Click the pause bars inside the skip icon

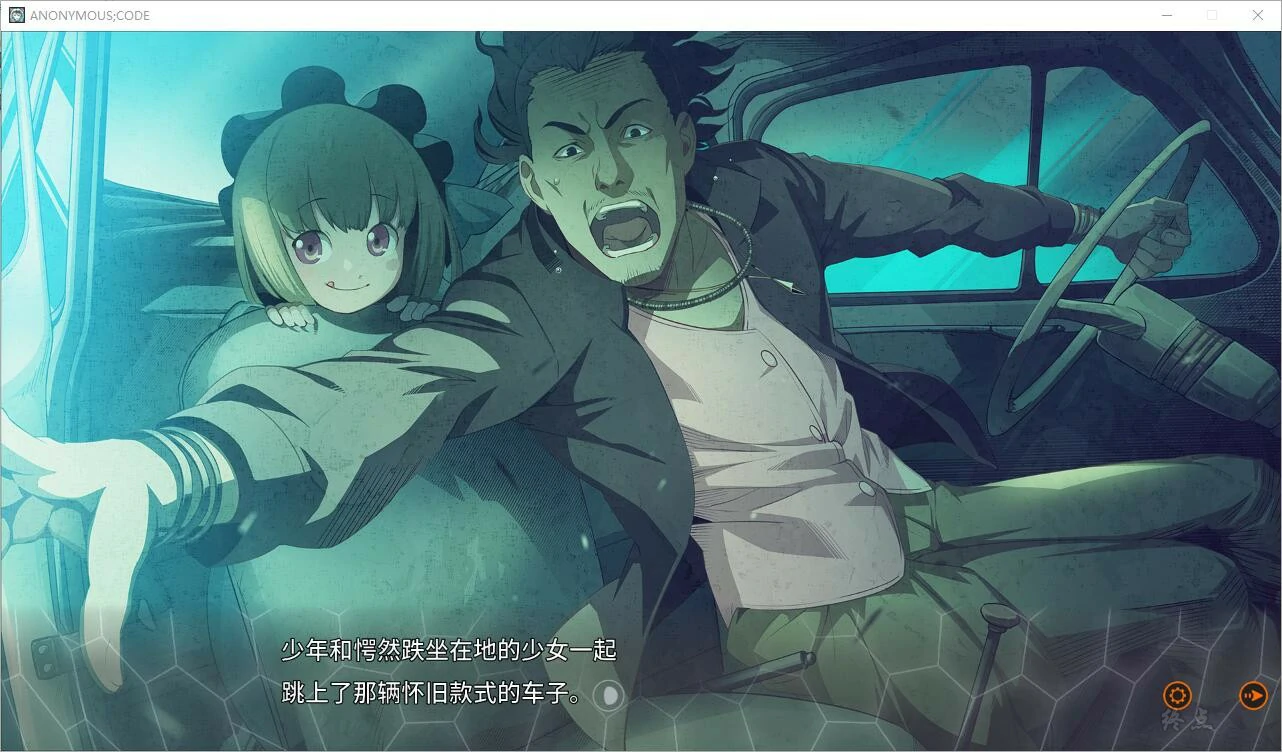coord(1248,695)
